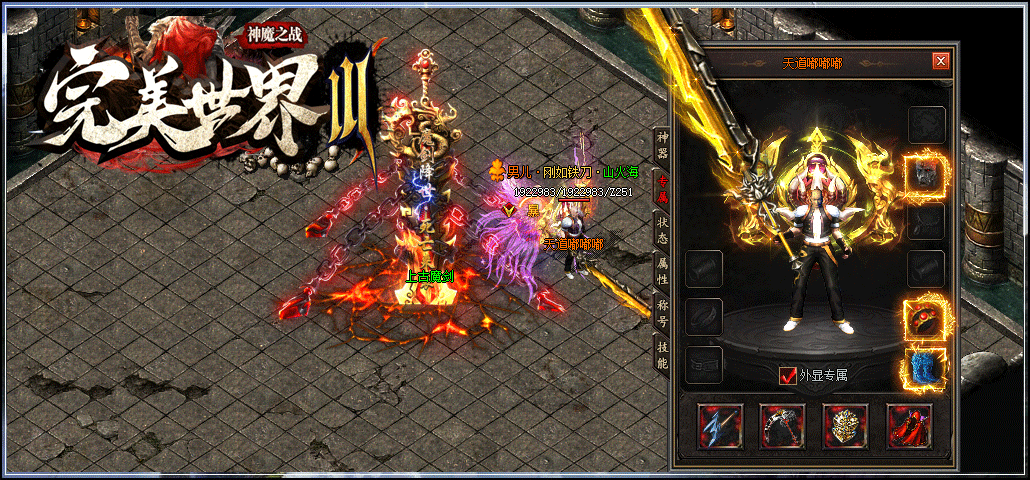Select the glowing red ring slot
Image resolution: width=1030 pixels, height=480 pixels.
coord(925,318)
